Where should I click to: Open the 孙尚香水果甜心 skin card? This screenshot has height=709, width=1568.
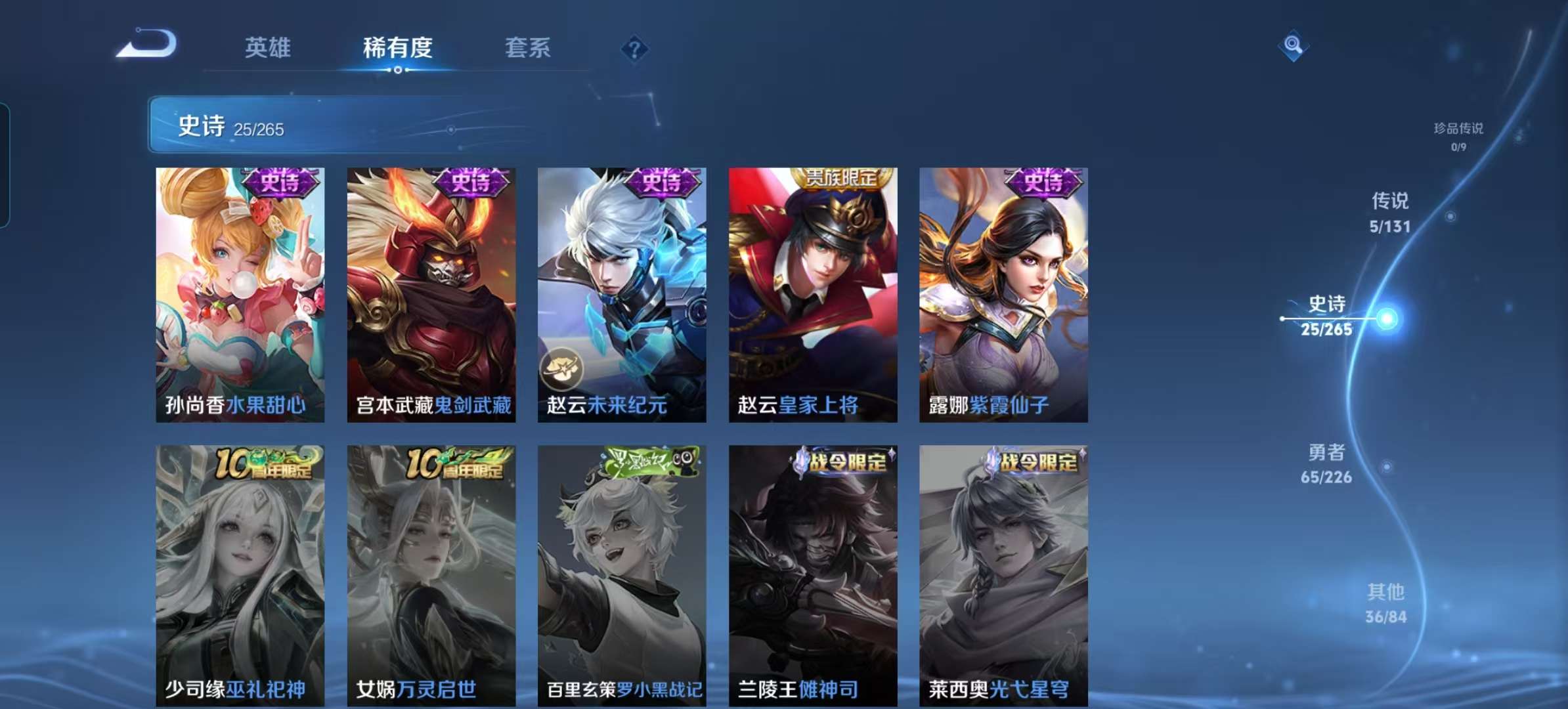click(x=240, y=295)
